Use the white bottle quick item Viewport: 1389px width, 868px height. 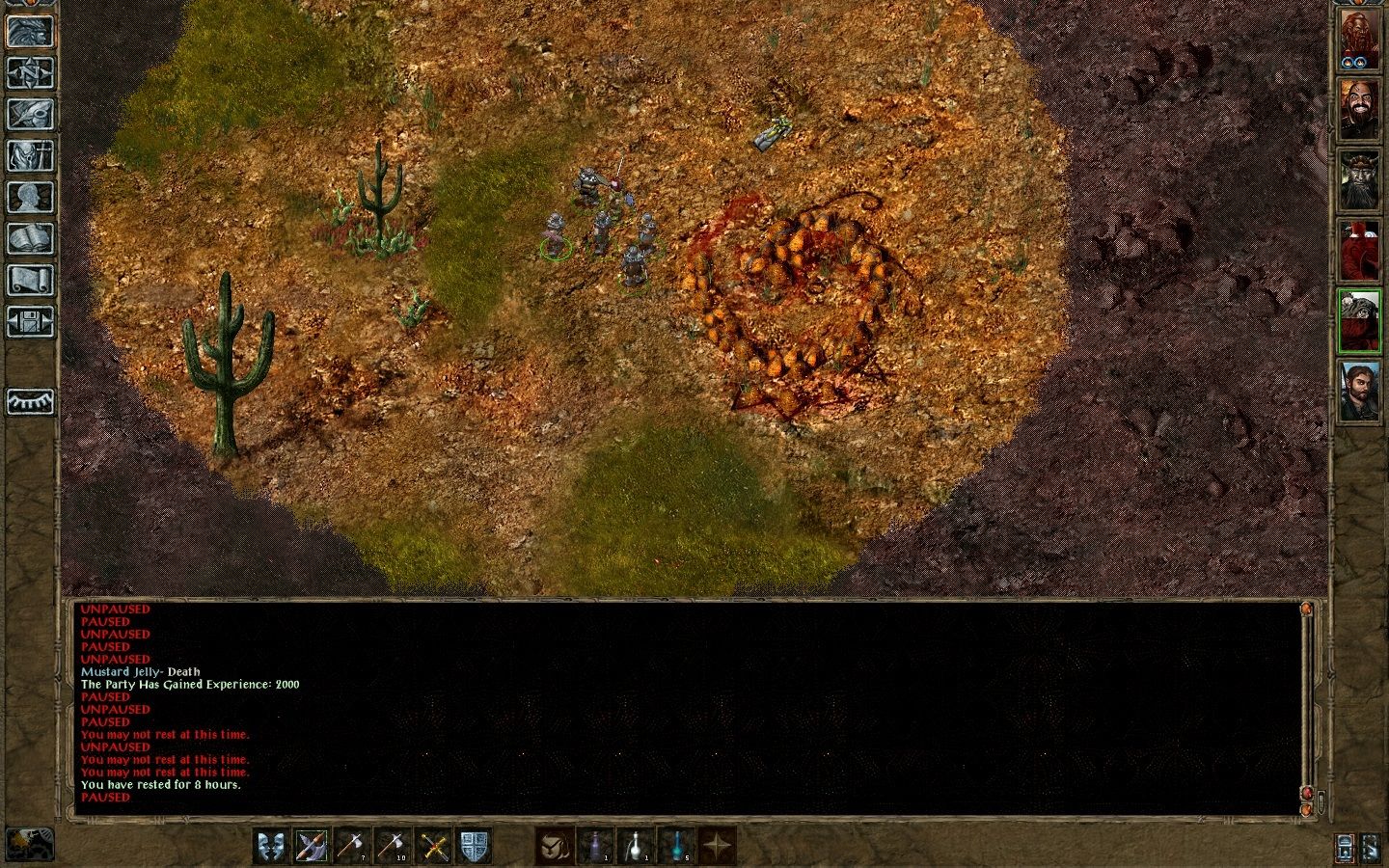pyautogui.click(x=635, y=847)
